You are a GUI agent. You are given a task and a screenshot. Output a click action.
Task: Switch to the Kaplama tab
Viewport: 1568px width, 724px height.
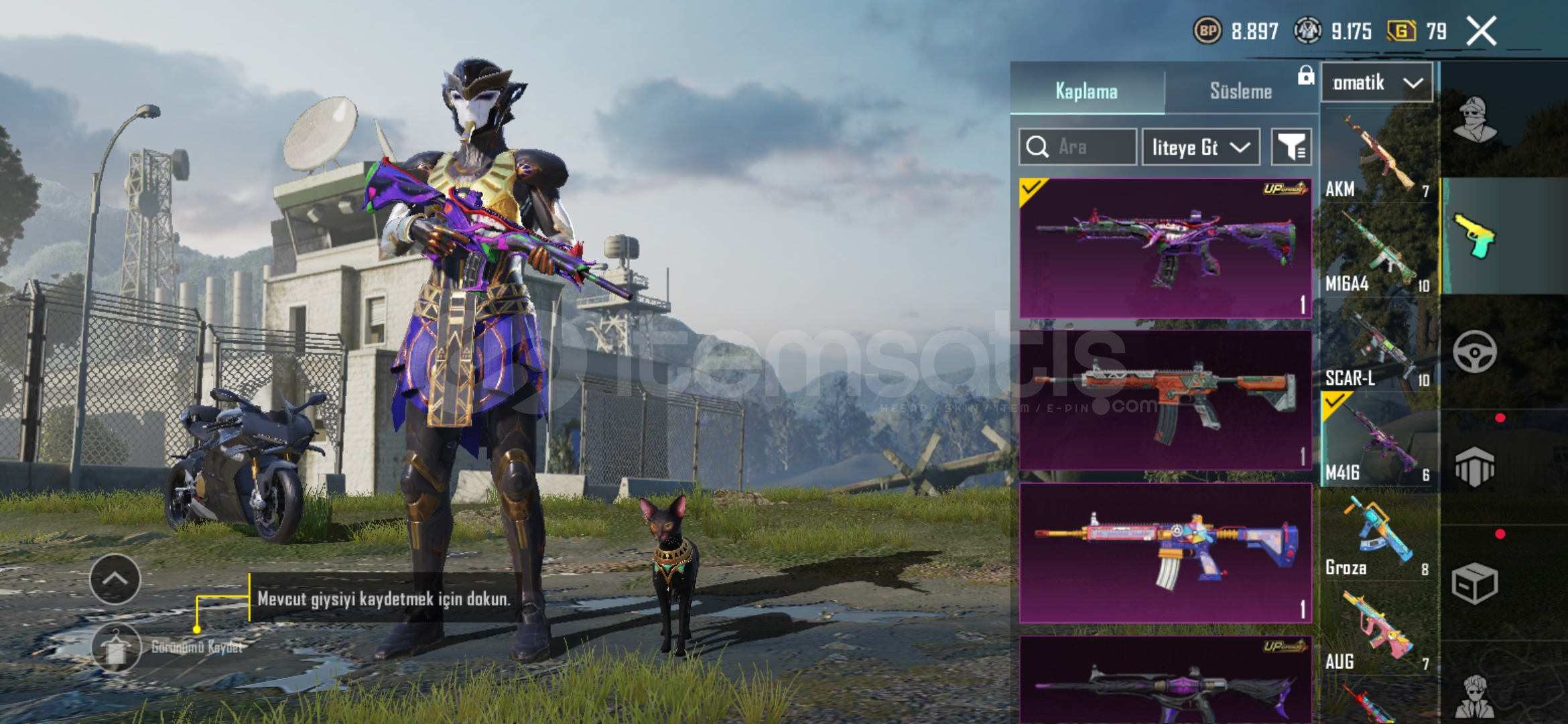[x=1086, y=90]
